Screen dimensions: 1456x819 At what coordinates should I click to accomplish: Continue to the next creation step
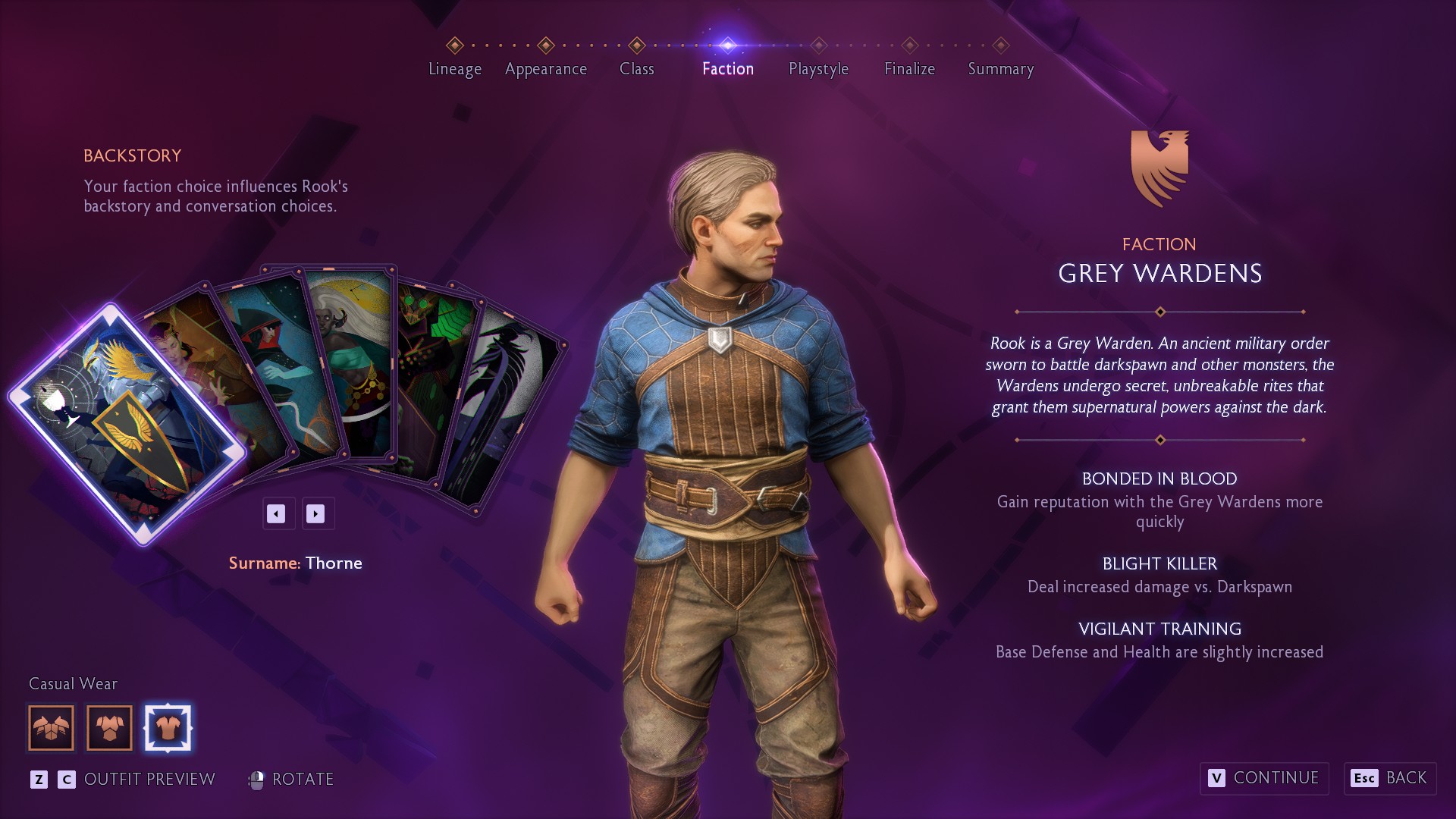(1264, 778)
